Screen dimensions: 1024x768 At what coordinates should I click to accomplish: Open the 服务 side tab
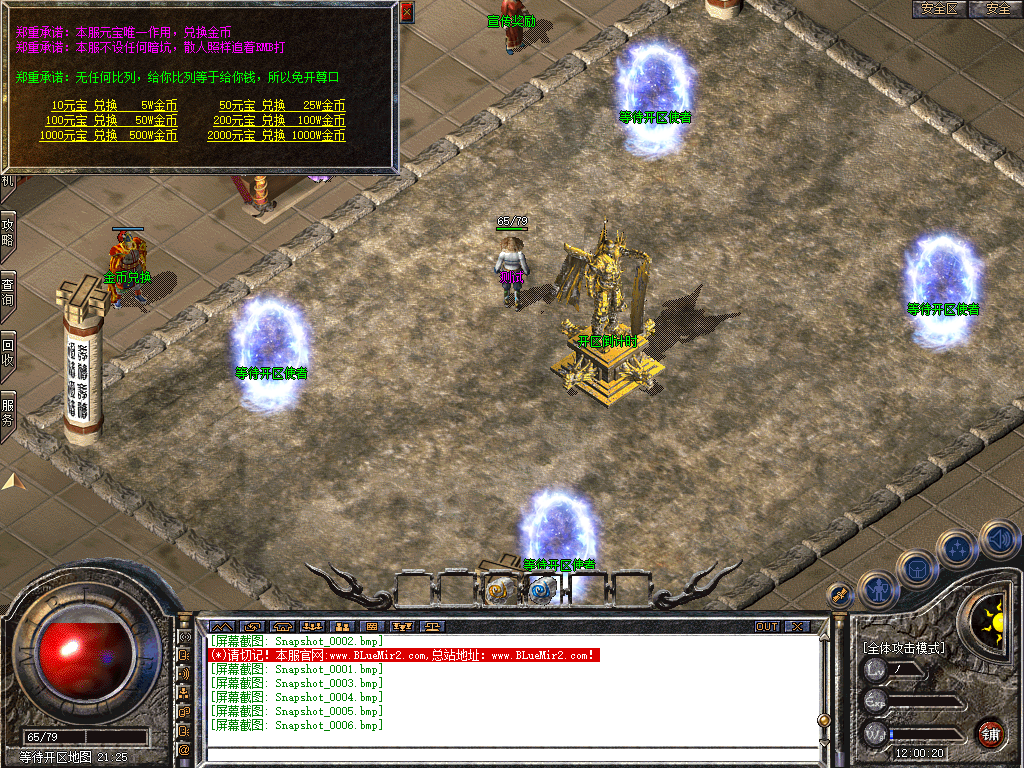coord(7,412)
